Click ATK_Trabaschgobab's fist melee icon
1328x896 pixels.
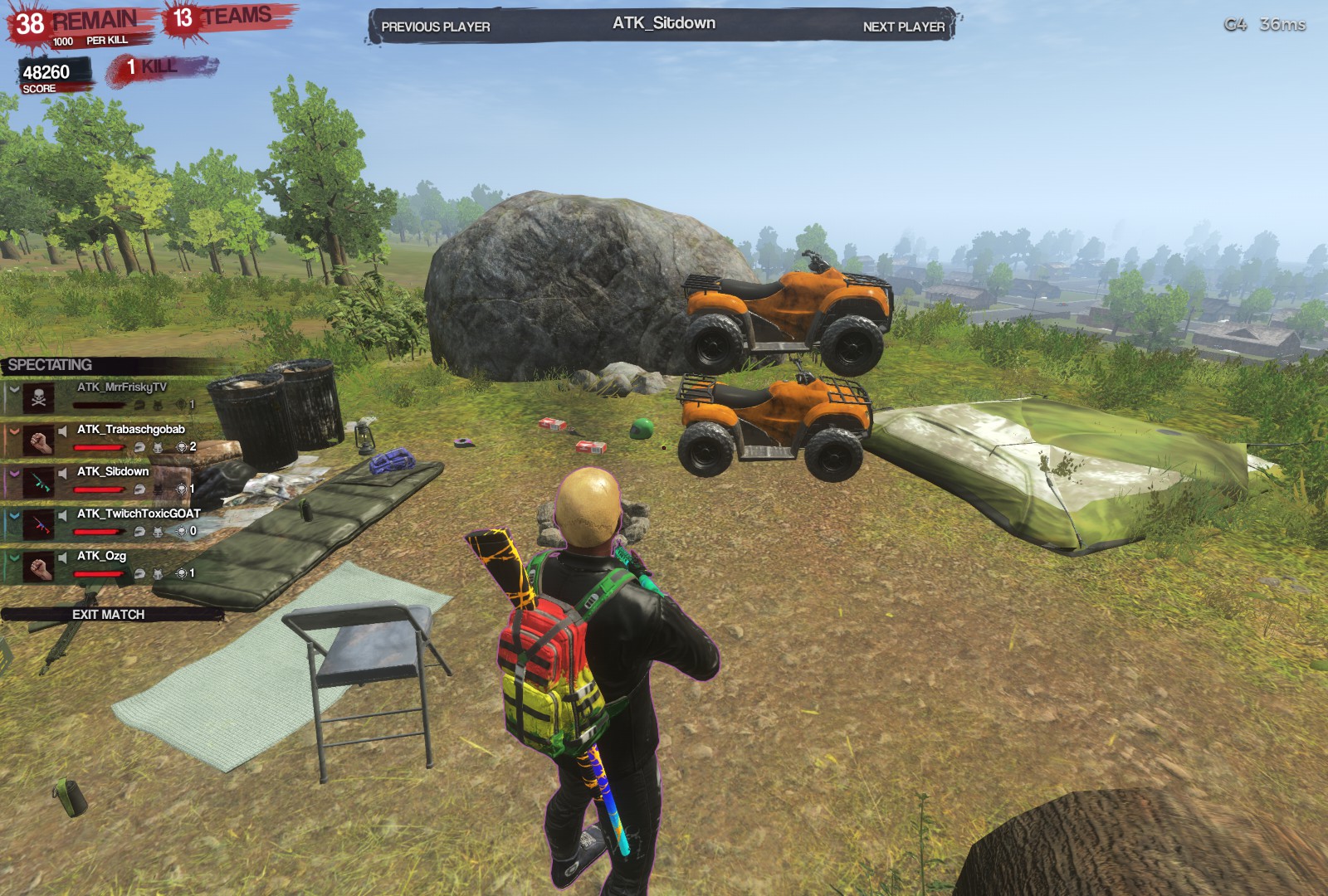tap(39, 442)
